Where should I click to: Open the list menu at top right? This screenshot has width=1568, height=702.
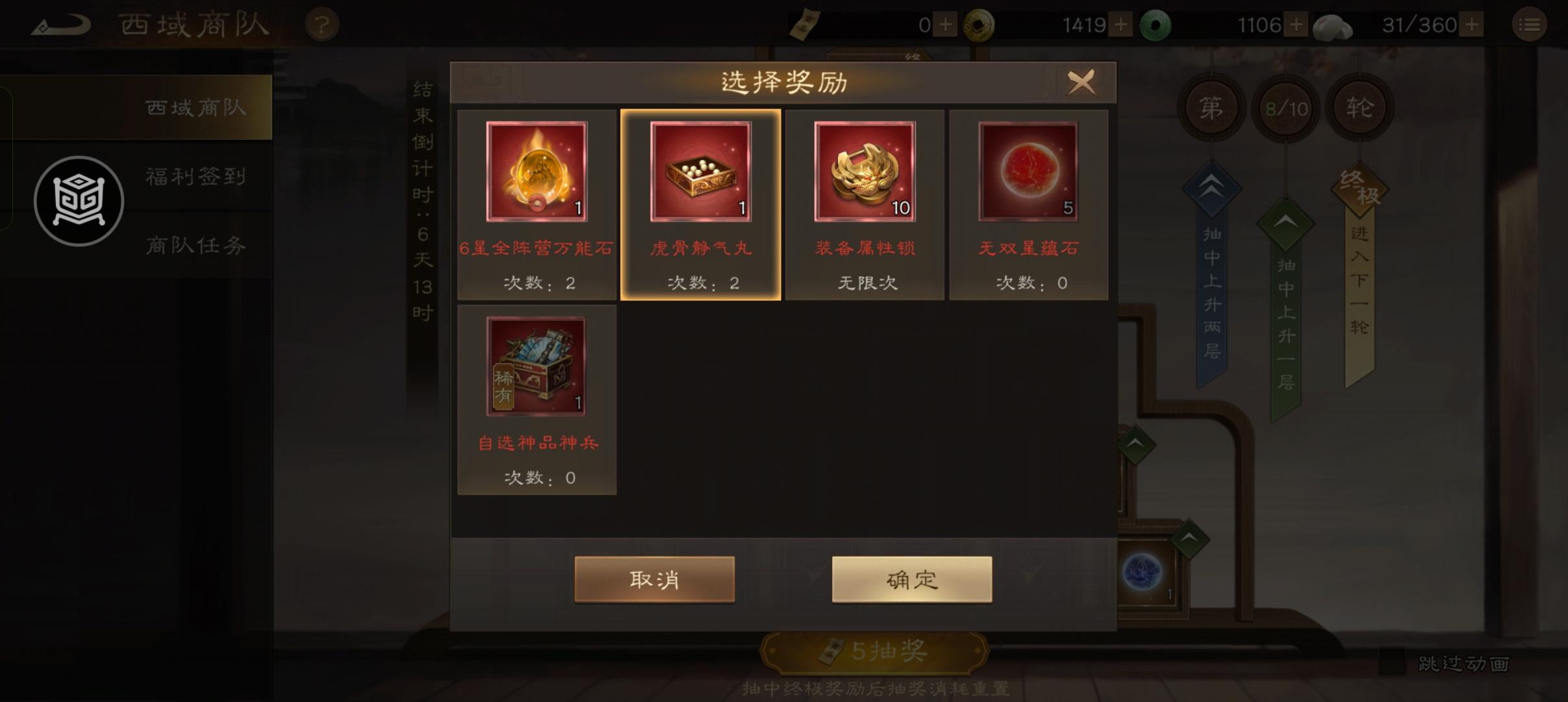click(x=1530, y=24)
